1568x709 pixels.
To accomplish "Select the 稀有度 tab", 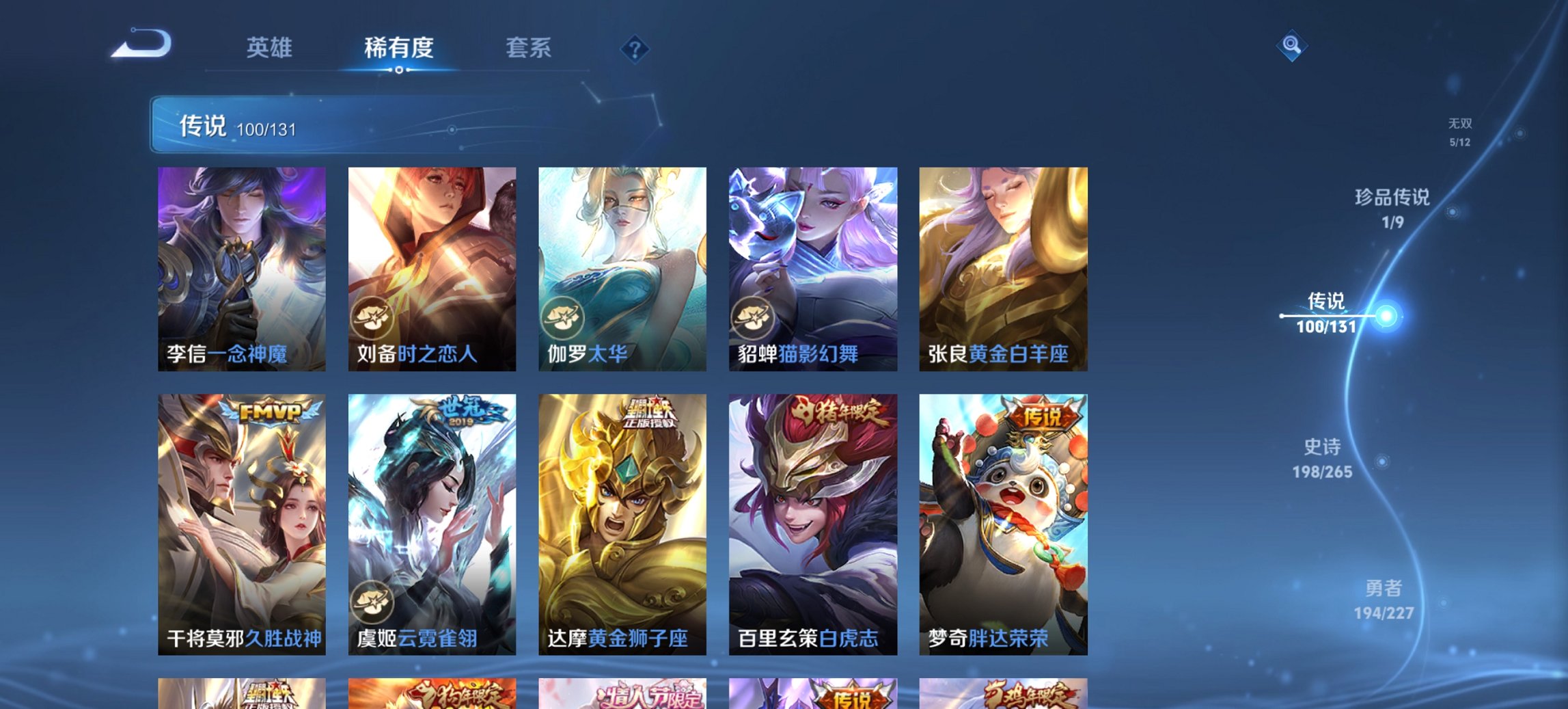I will click(399, 48).
